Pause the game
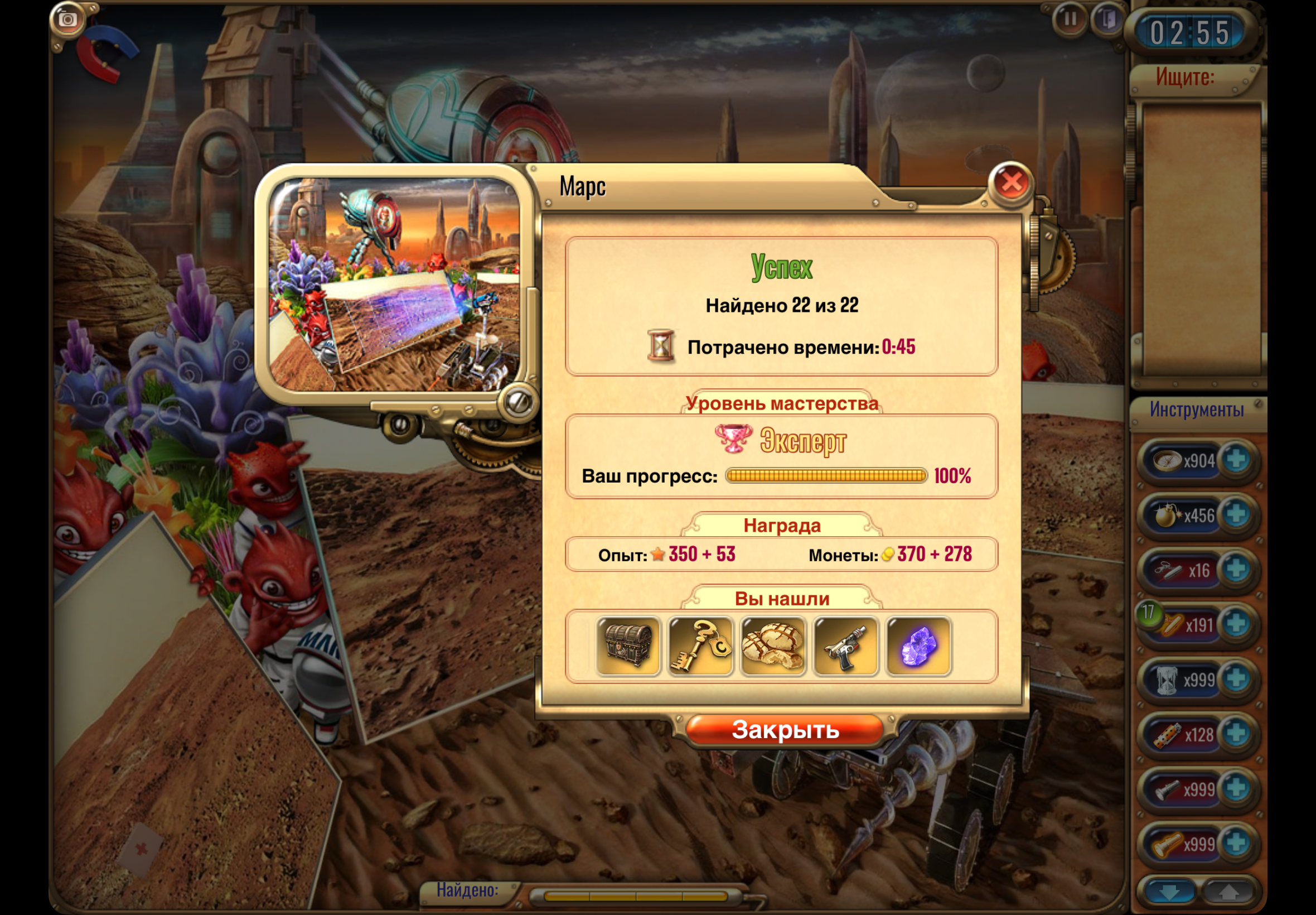1316x915 pixels. coord(1069,20)
